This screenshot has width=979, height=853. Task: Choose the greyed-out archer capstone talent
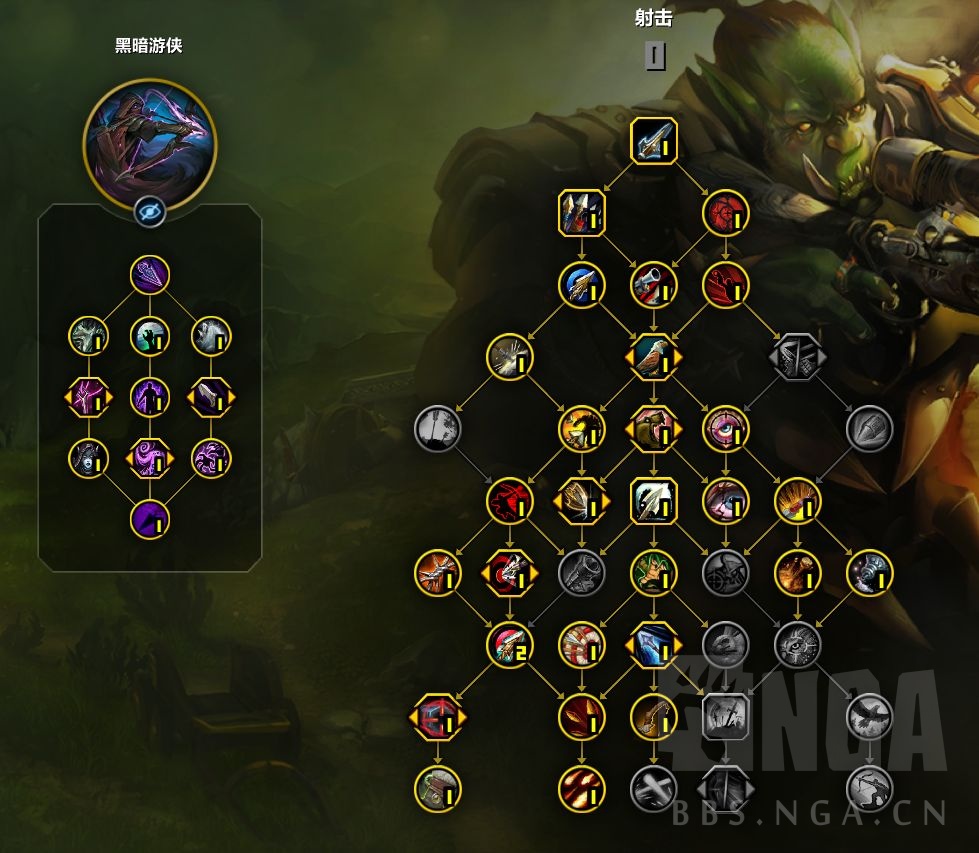[869, 789]
